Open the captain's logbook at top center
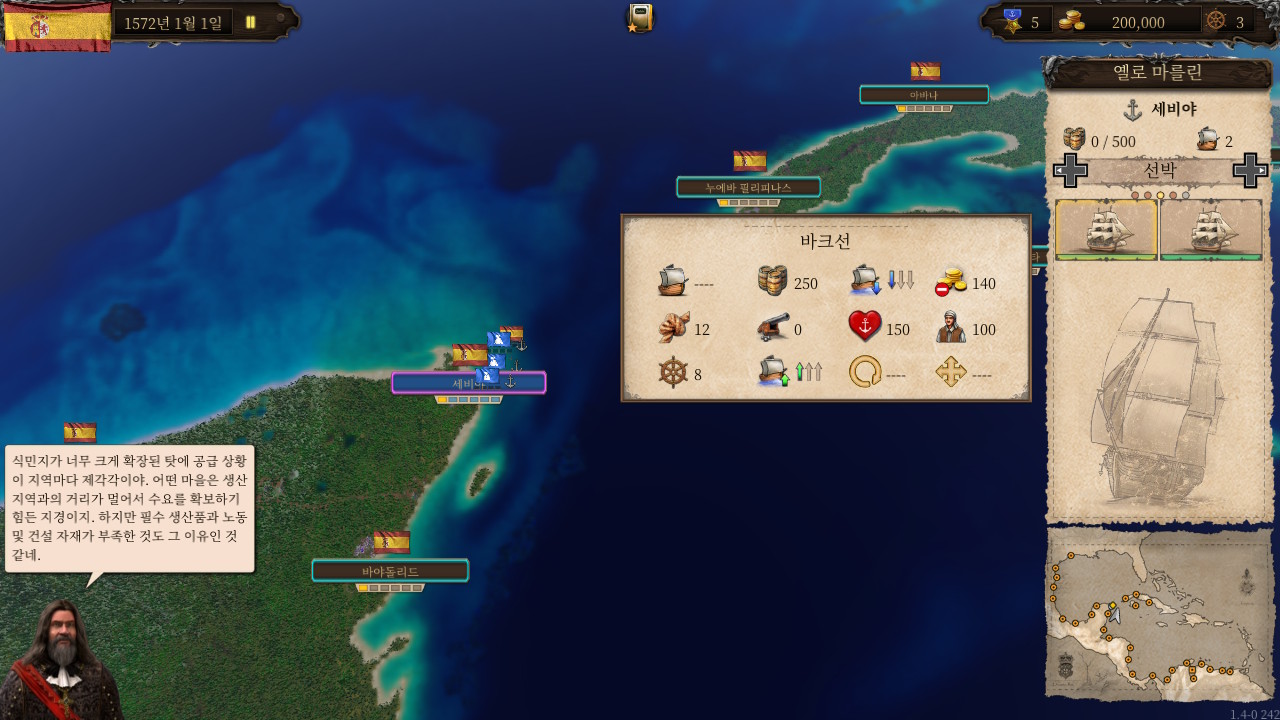The height and width of the screenshot is (720, 1280). click(637, 17)
